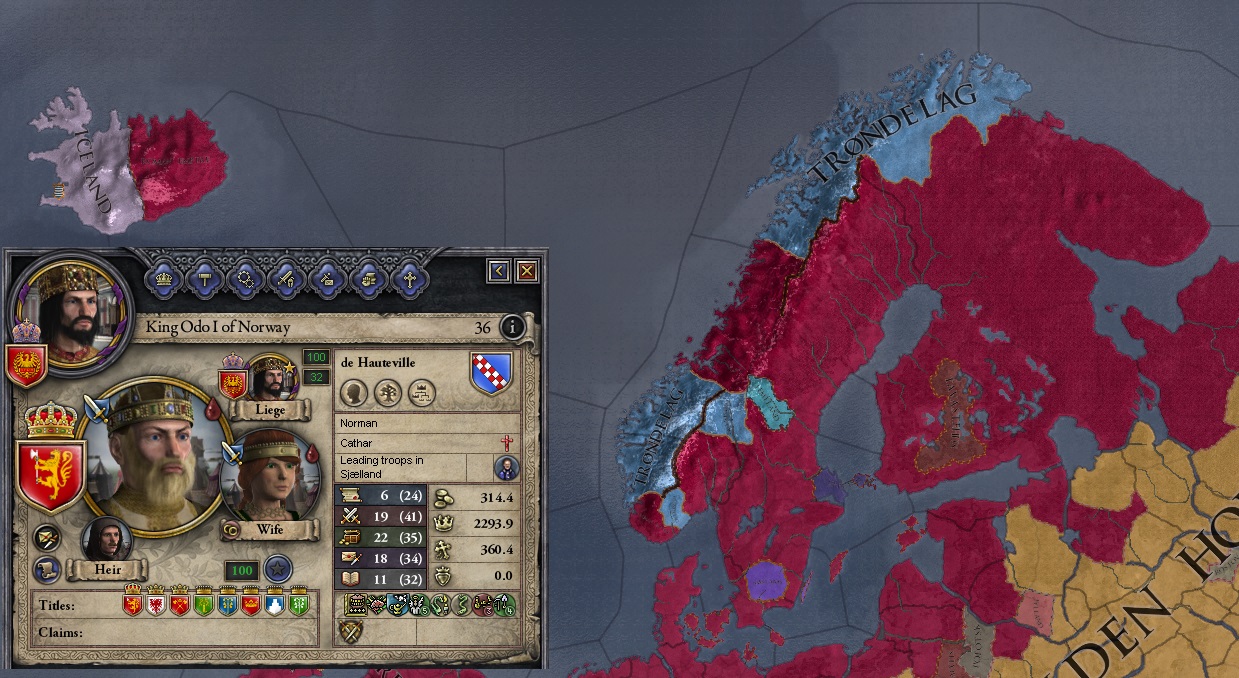Click the scroll button left of Heir
1239x678 pixels.
[46, 570]
